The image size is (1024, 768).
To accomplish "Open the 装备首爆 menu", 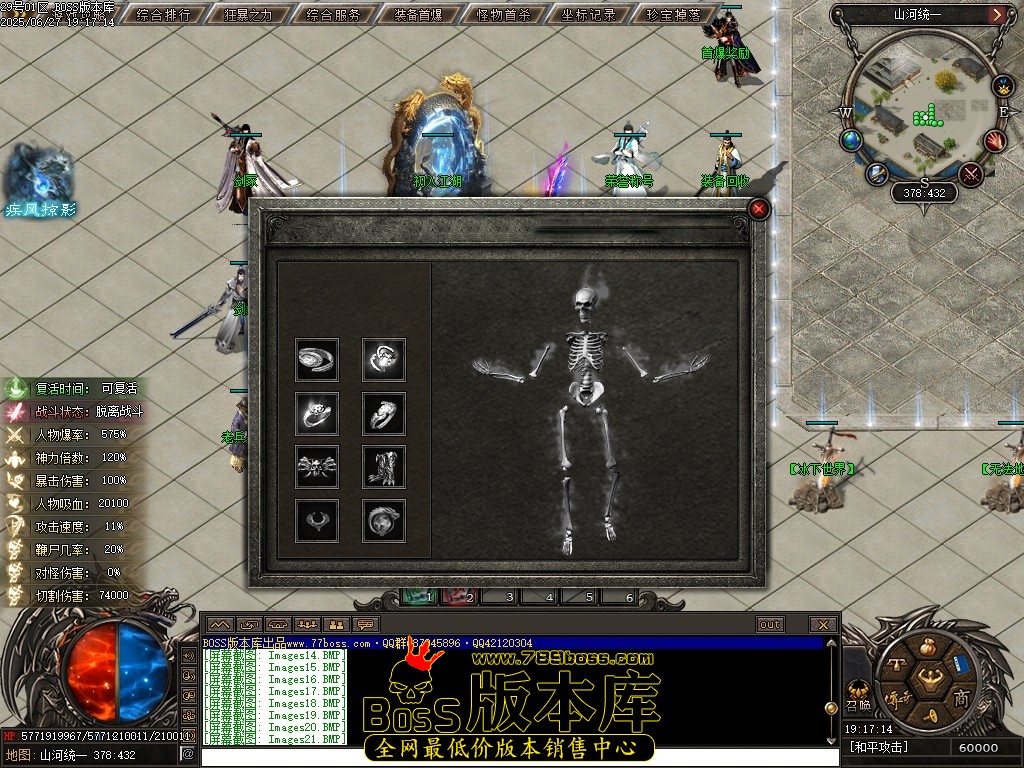I will [419, 15].
